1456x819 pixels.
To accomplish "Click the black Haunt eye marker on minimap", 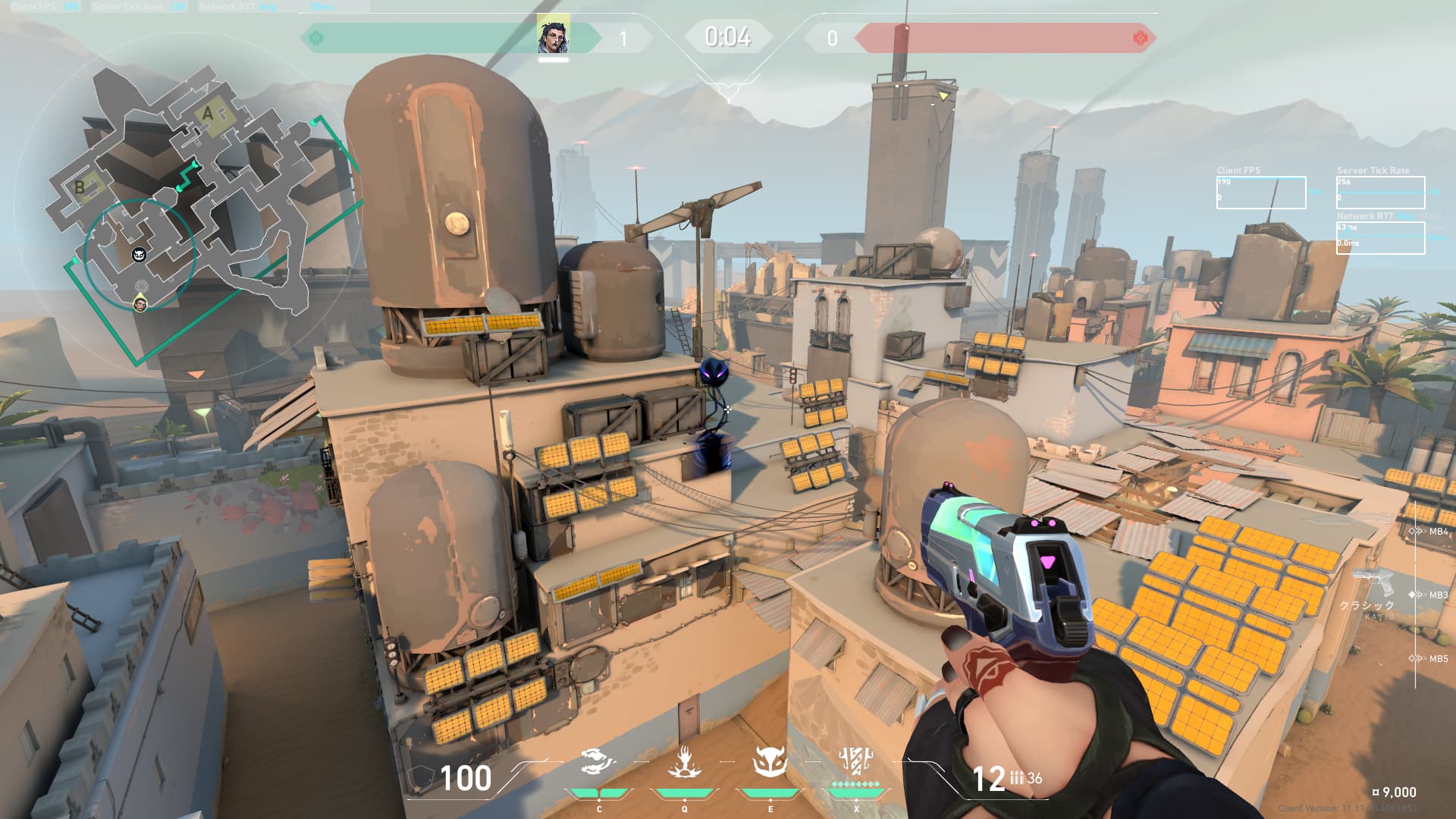I will click(x=139, y=255).
